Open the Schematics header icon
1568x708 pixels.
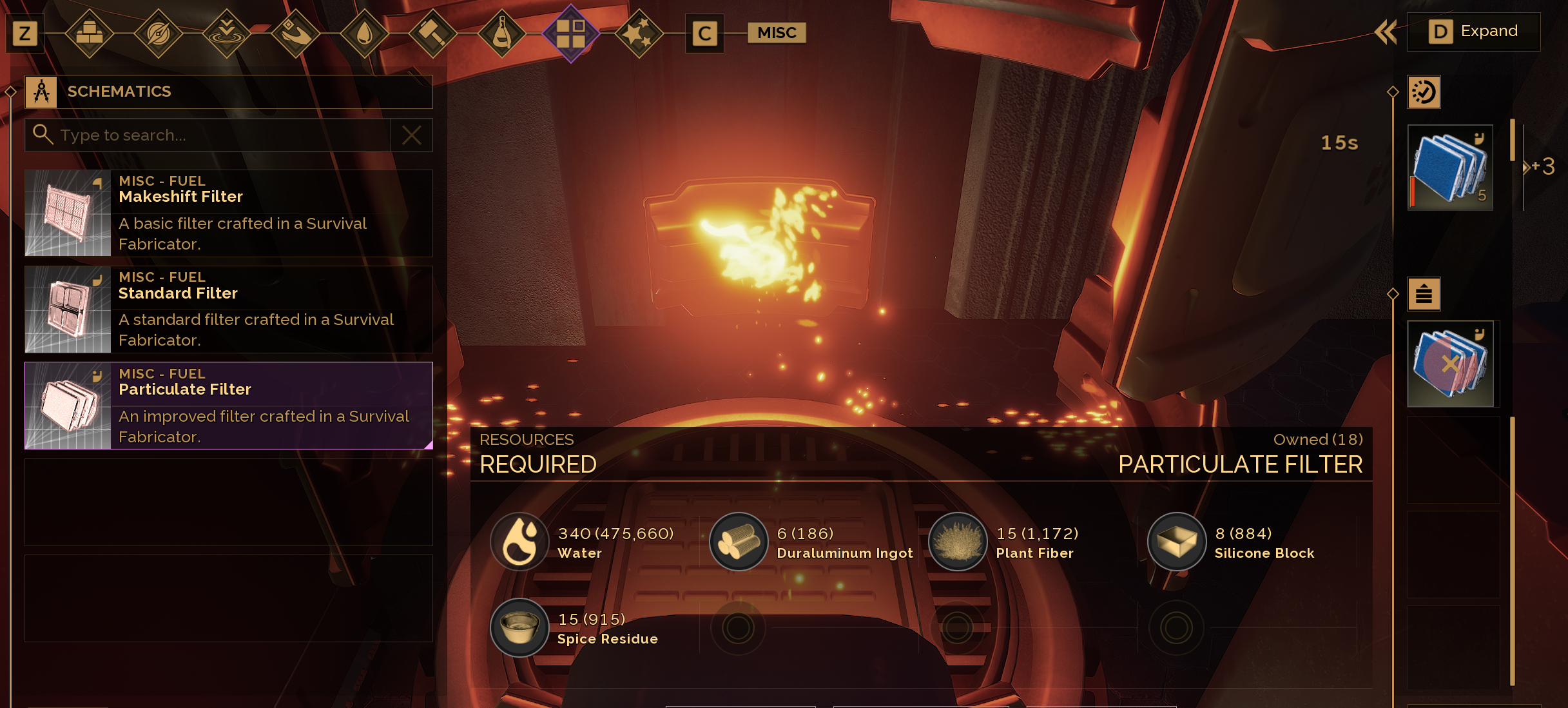41,92
